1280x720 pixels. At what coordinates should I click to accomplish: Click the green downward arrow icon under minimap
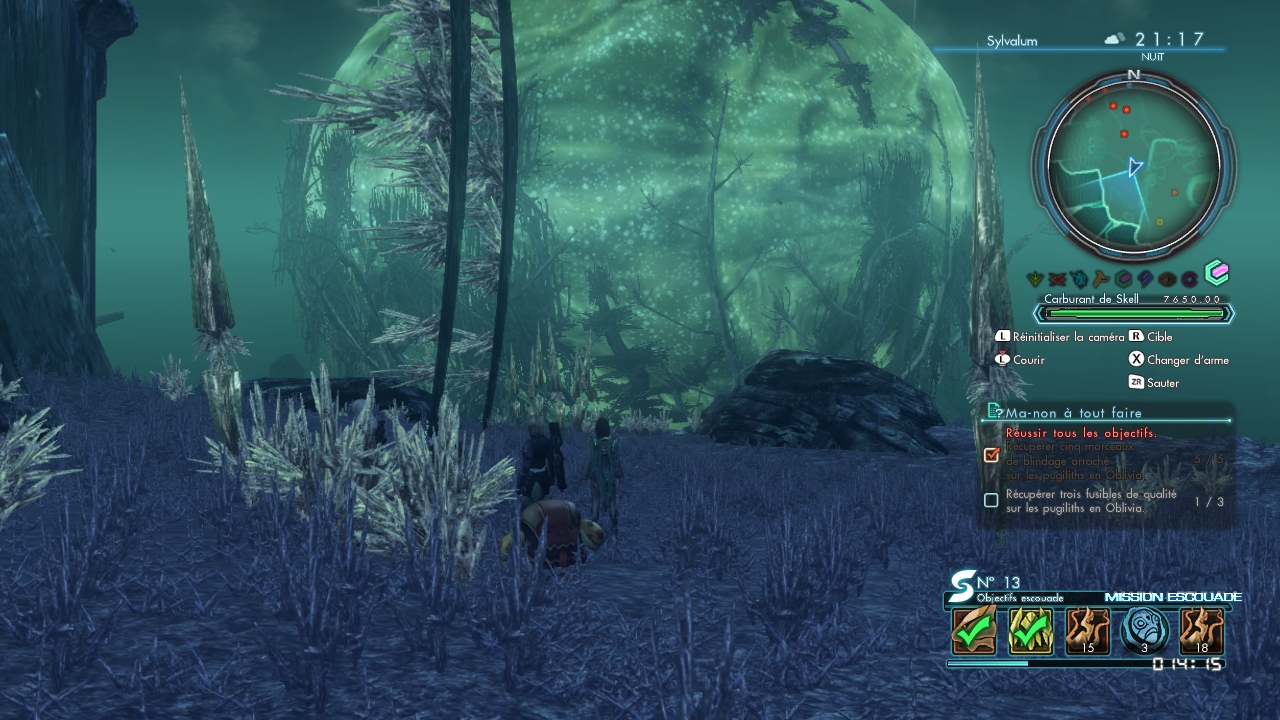(x=1037, y=279)
